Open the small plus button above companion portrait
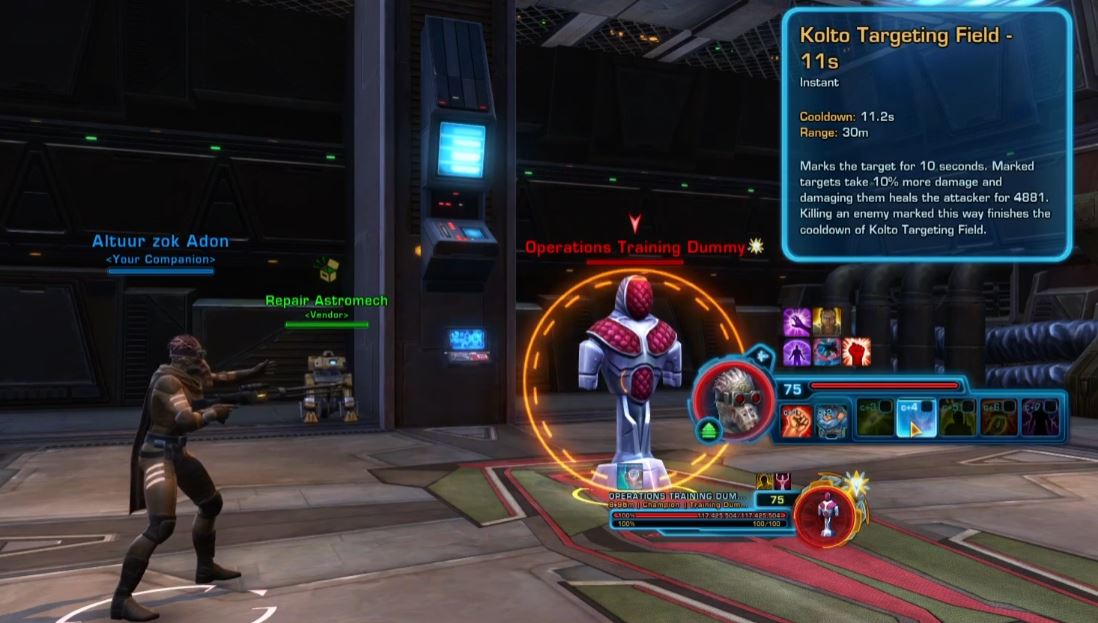The image size is (1098, 623). (x=761, y=354)
